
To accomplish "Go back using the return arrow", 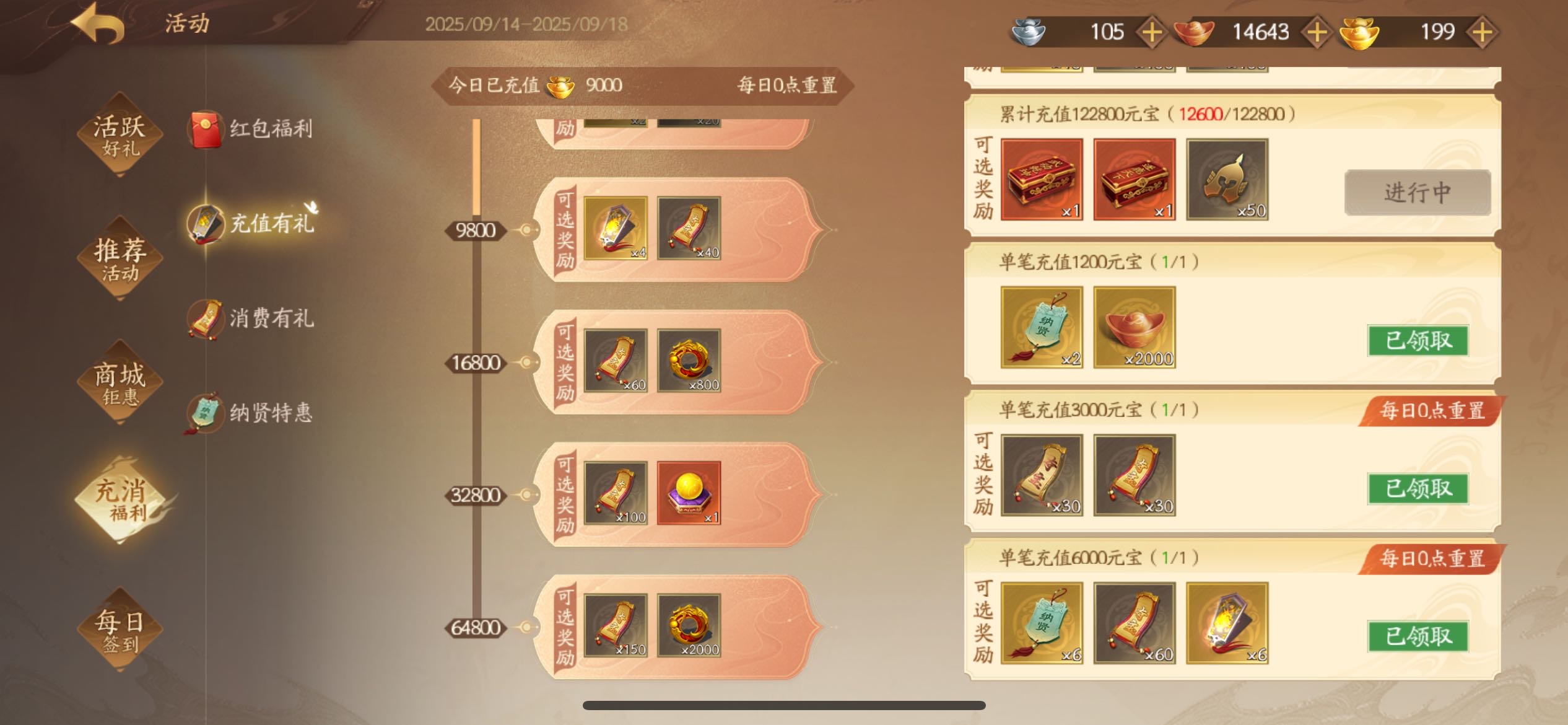I will point(99,24).
